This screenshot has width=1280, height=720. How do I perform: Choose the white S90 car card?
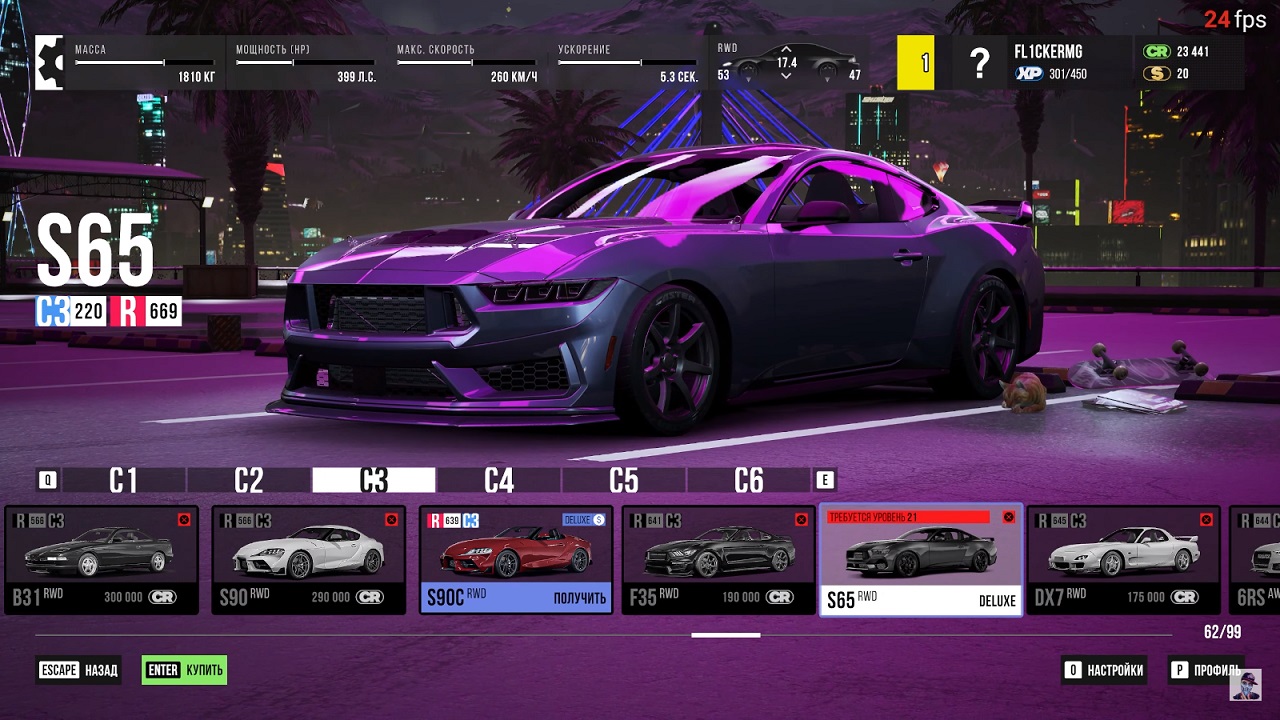tap(308, 559)
